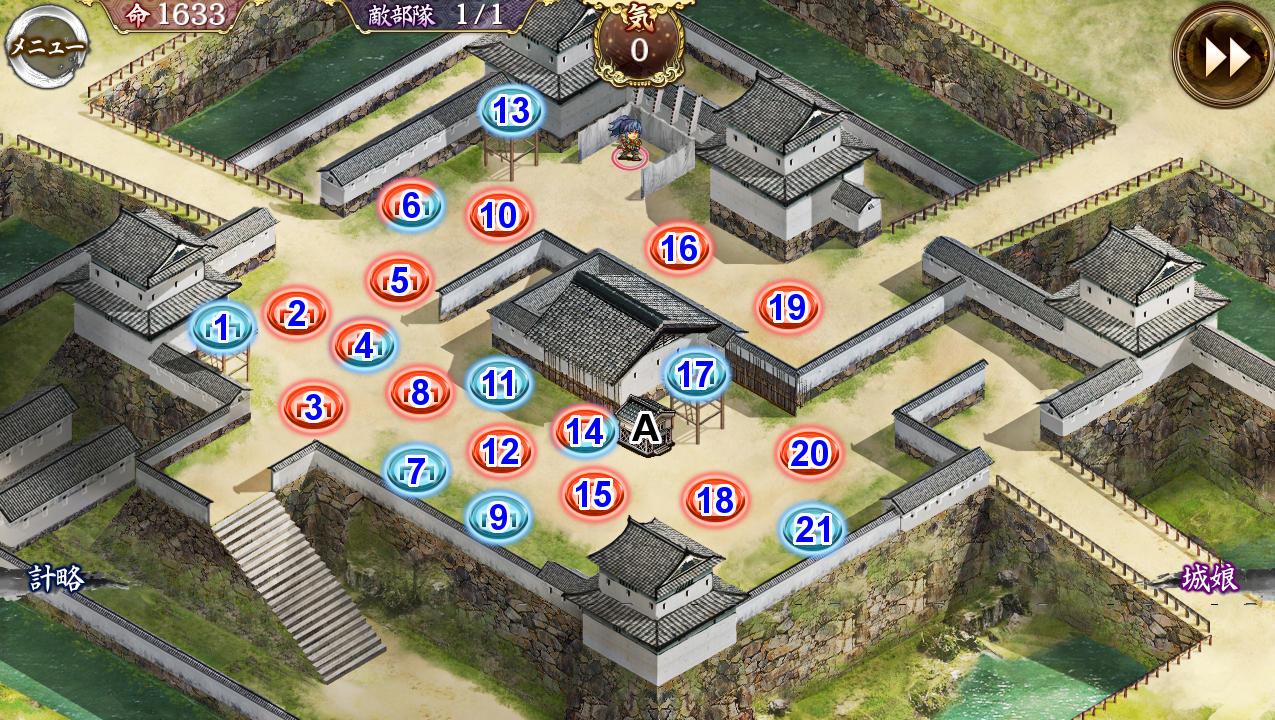This screenshot has width=1275, height=720.
Task: Select placement marker number 3
Action: (313, 408)
